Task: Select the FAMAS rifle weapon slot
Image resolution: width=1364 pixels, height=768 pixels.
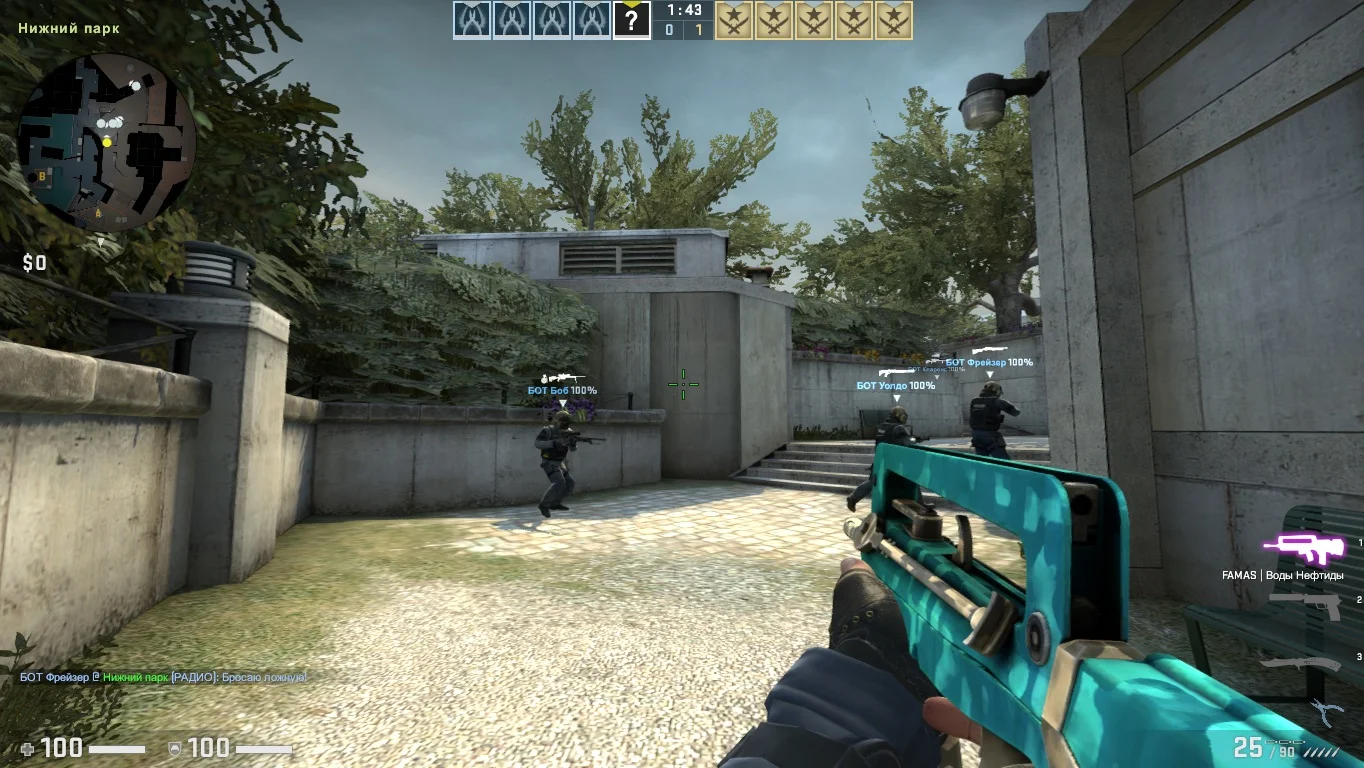Action: [1301, 547]
